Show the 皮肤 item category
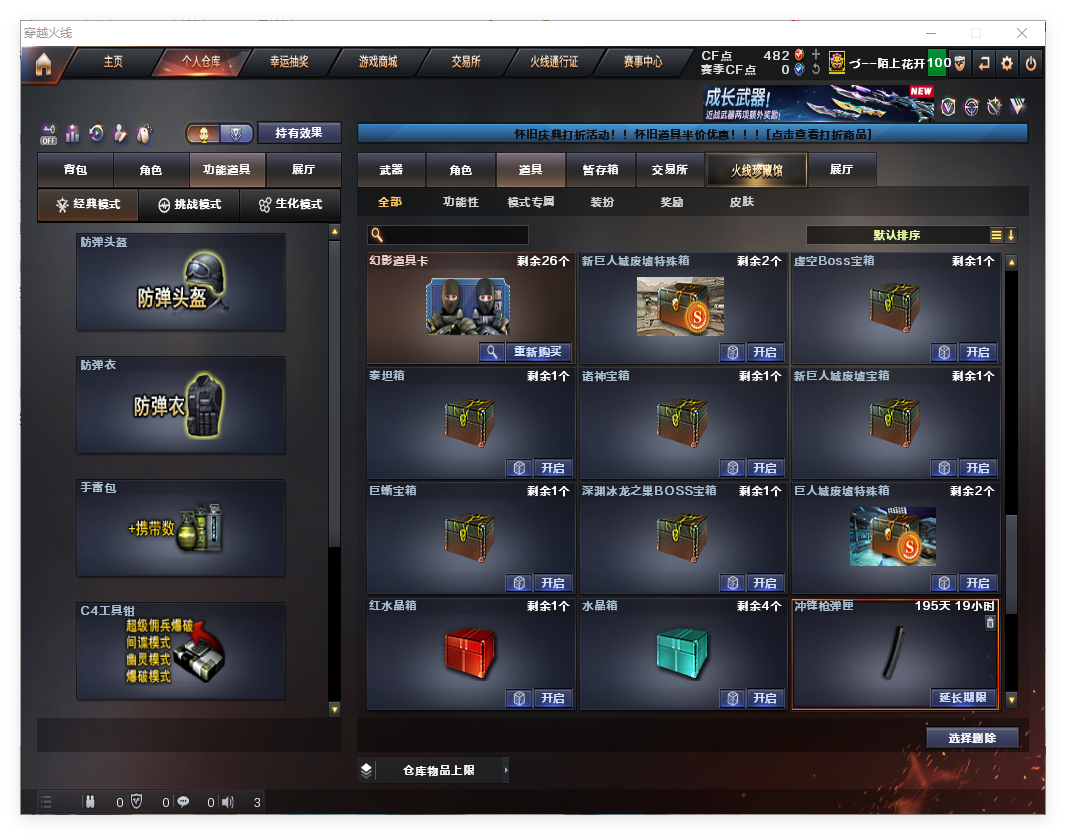 (741, 202)
